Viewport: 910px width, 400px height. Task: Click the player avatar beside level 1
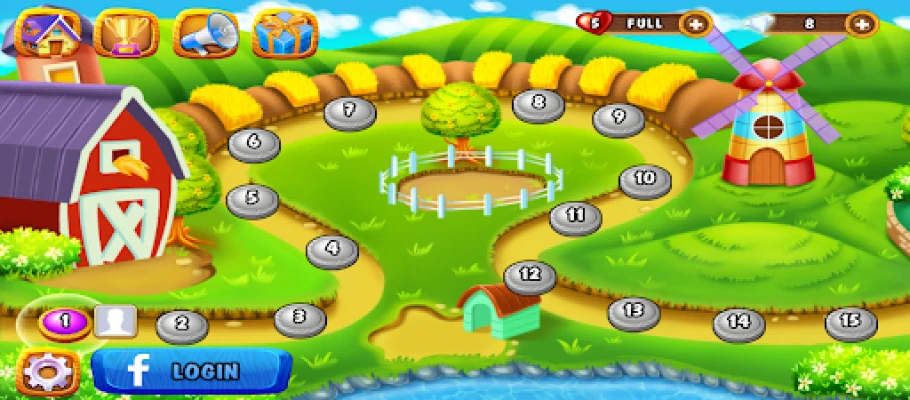116,321
